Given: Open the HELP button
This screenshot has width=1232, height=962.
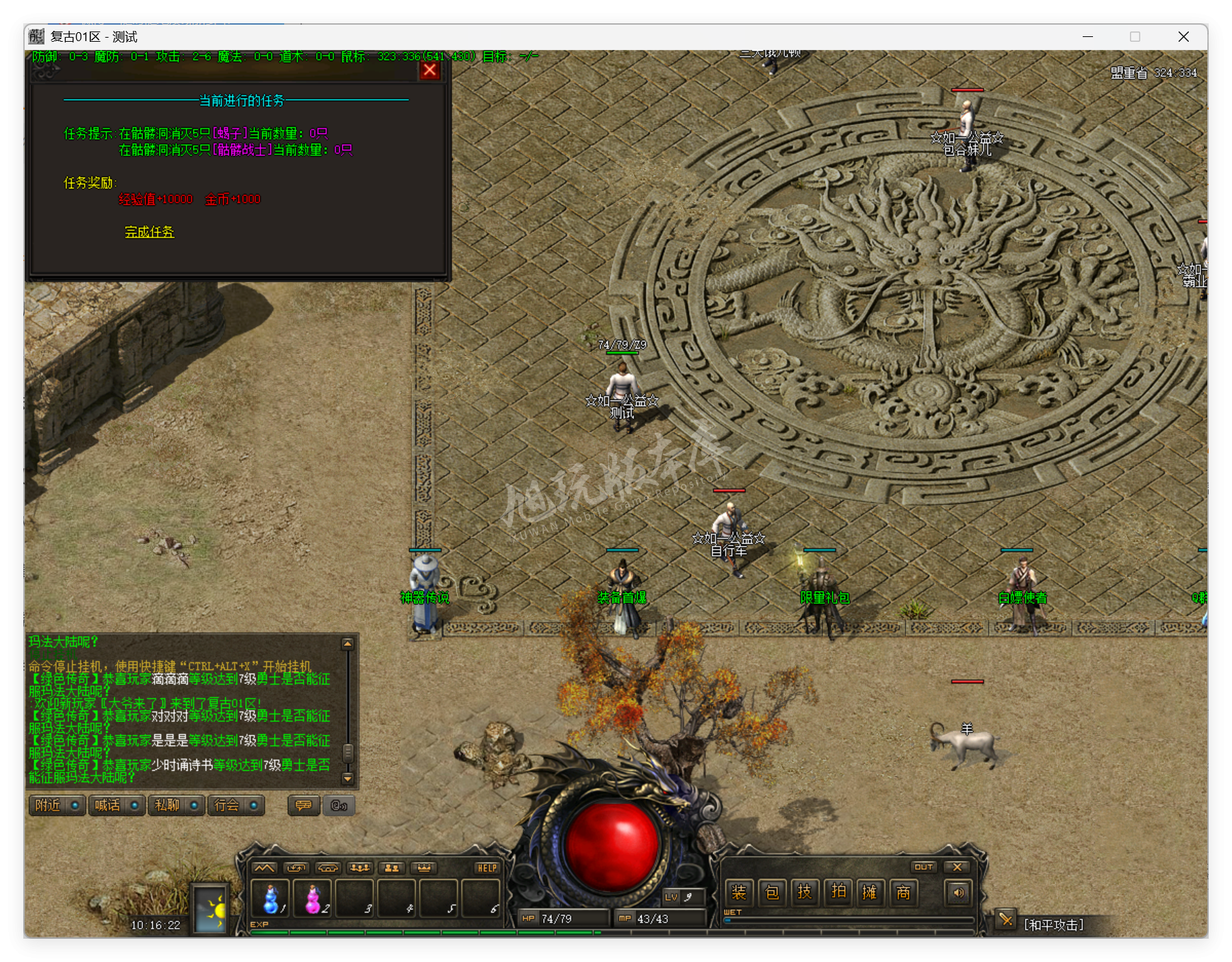Looking at the screenshot, I should click(x=487, y=868).
